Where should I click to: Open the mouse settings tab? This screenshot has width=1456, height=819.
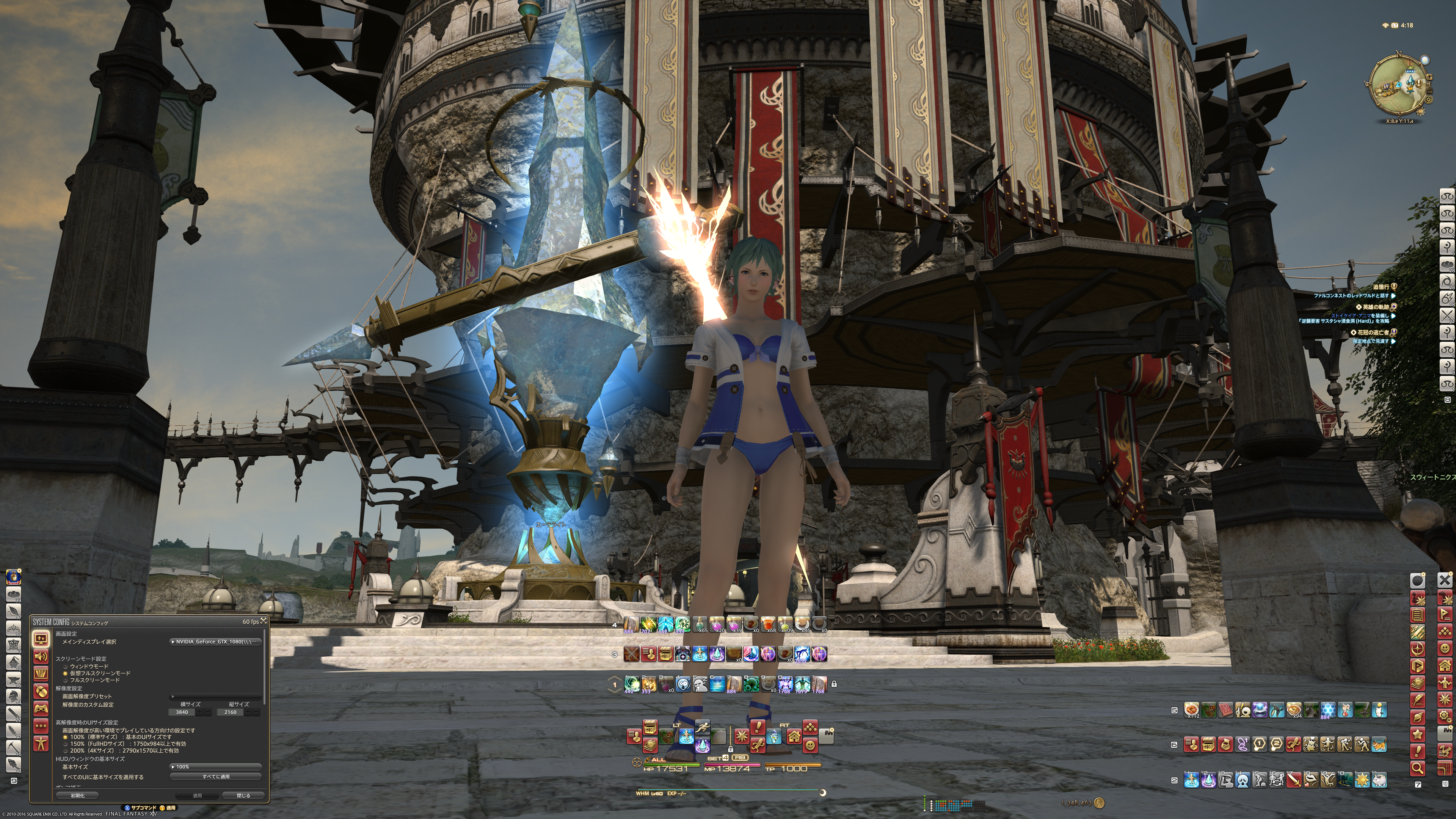[x=41, y=691]
